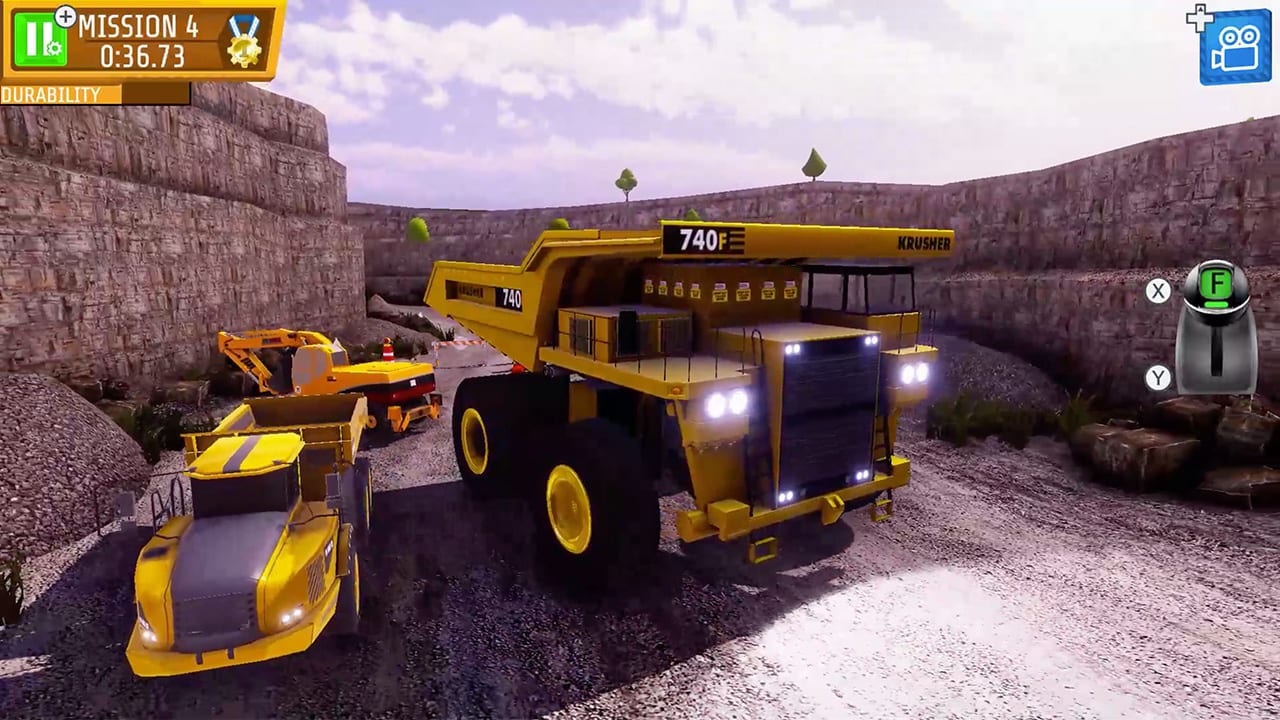
Task: Click the settings gear on the pause button
Action: (x=53, y=47)
